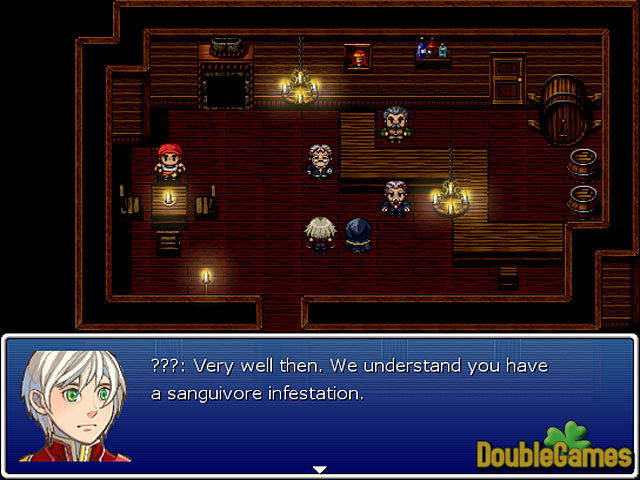Advance dialogue with the white continue arrow
This screenshot has width=640, height=480.
[320, 468]
